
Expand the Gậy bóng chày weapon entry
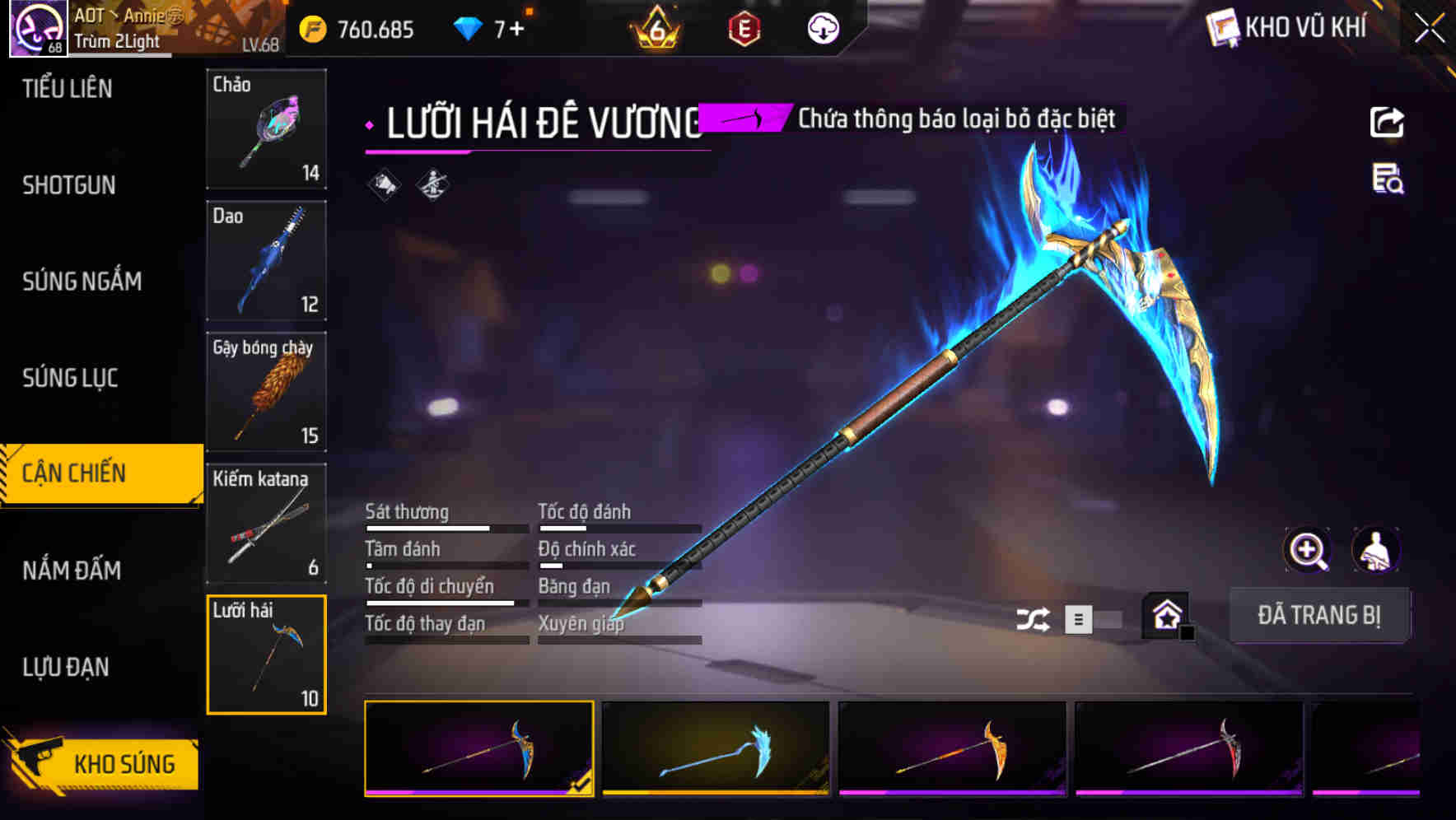click(266, 392)
